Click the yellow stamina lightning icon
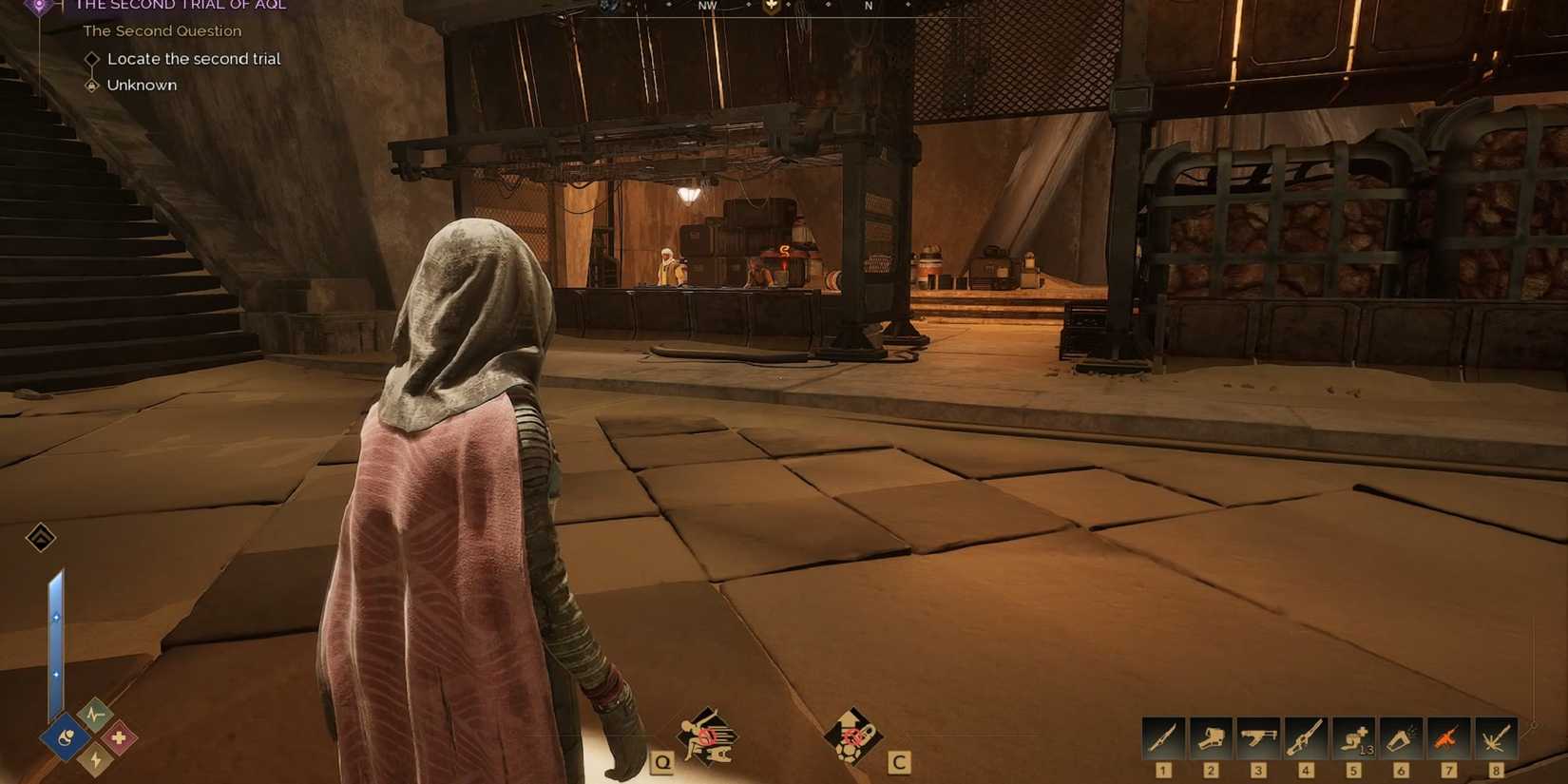This screenshot has height=784, width=1568. pos(95,760)
